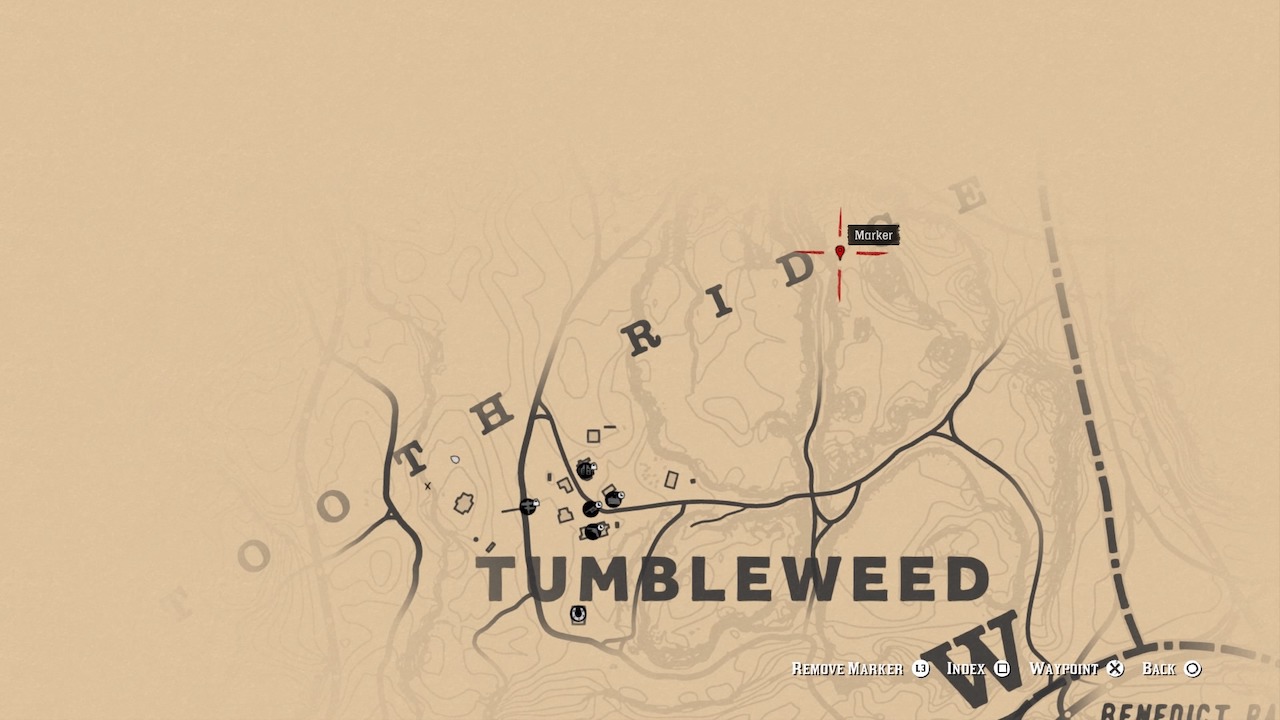Click the saloon shop icon below the crossroads
Image resolution: width=1280 pixels, height=720 pixels.
(594, 531)
